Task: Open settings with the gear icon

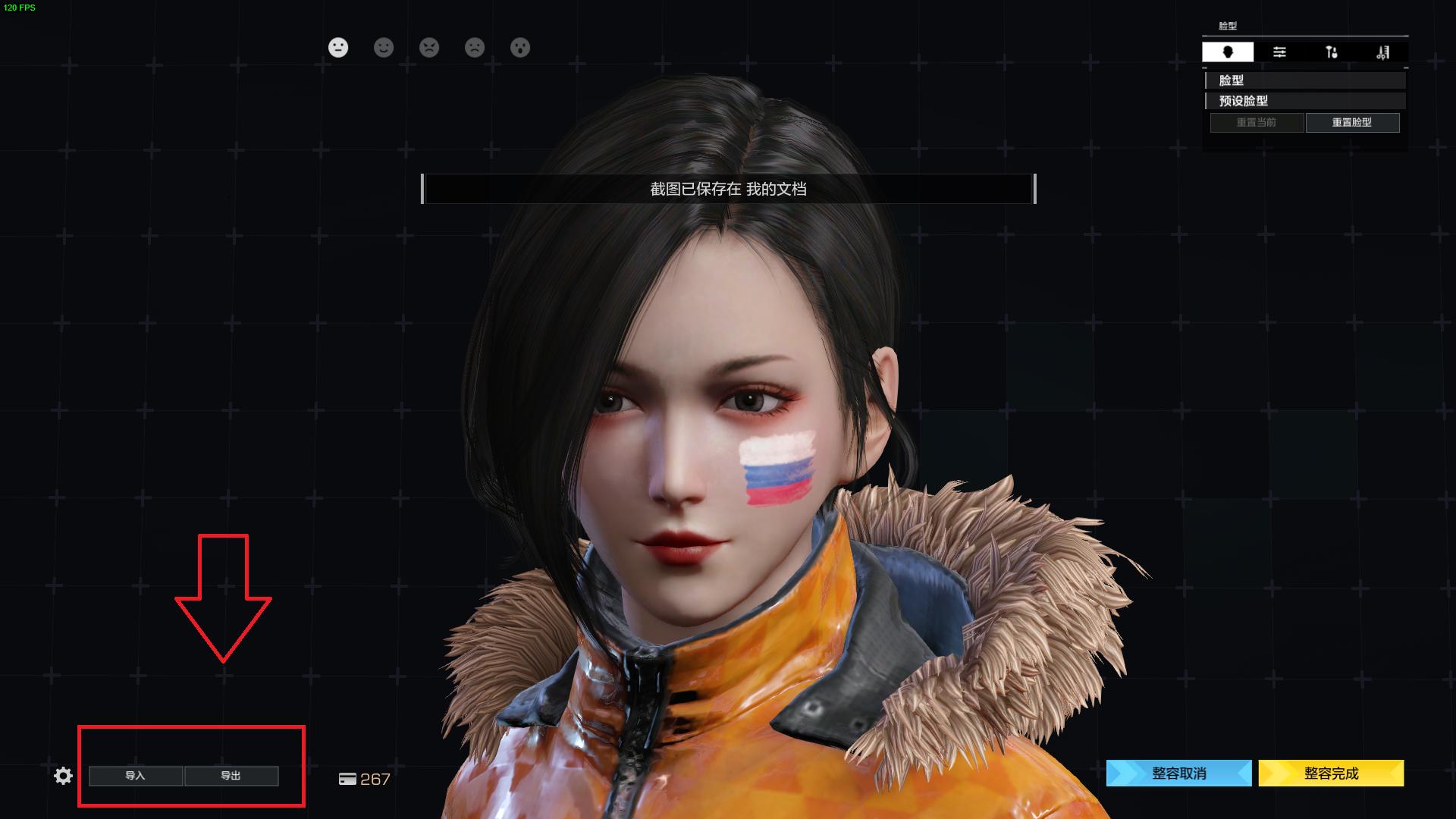Action: (x=64, y=776)
